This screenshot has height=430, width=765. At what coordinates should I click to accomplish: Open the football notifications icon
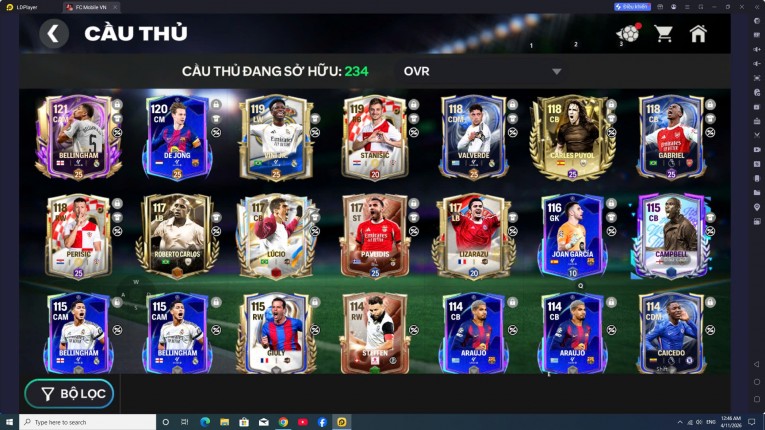click(x=628, y=34)
